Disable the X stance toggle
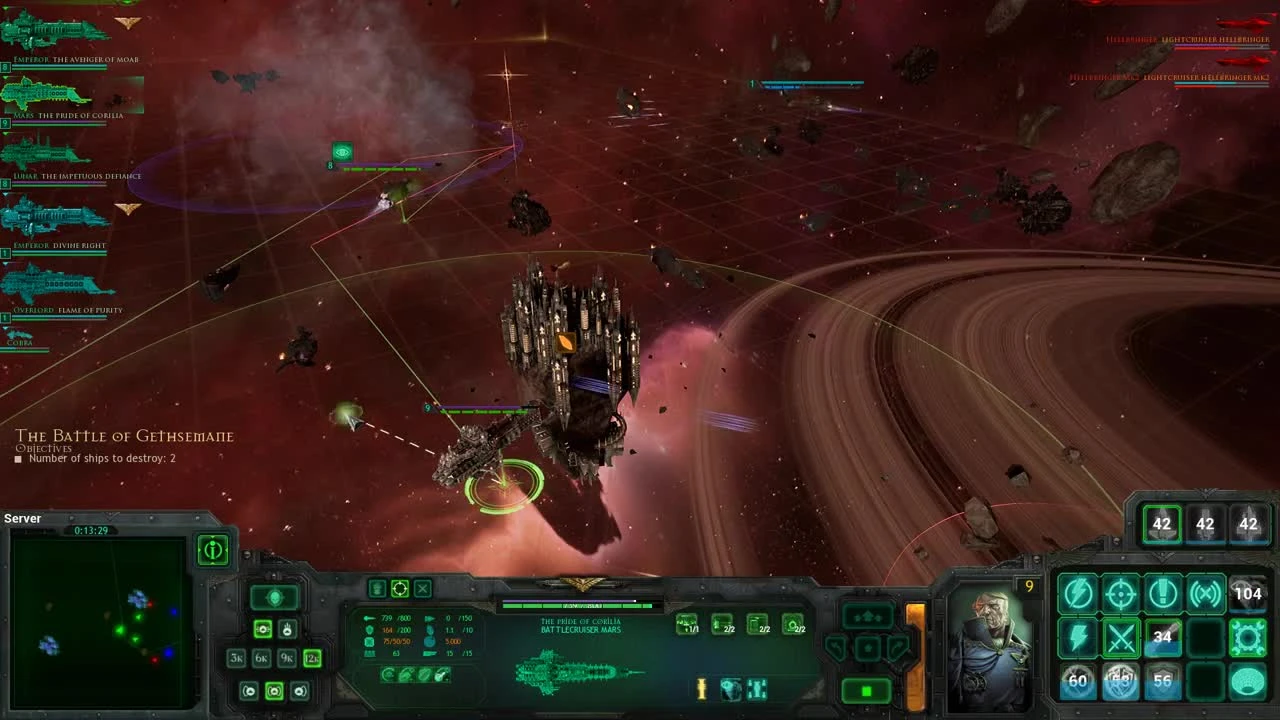This screenshot has width=1280, height=720. coord(422,588)
